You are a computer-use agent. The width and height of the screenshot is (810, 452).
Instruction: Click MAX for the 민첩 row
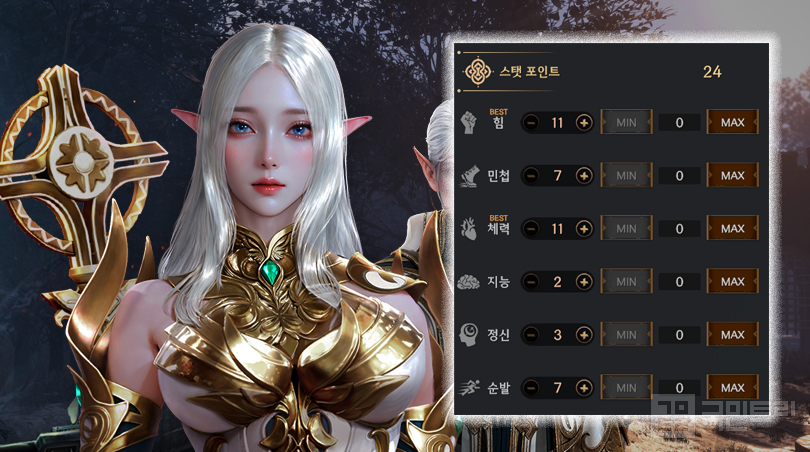pyautogui.click(x=732, y=176)
